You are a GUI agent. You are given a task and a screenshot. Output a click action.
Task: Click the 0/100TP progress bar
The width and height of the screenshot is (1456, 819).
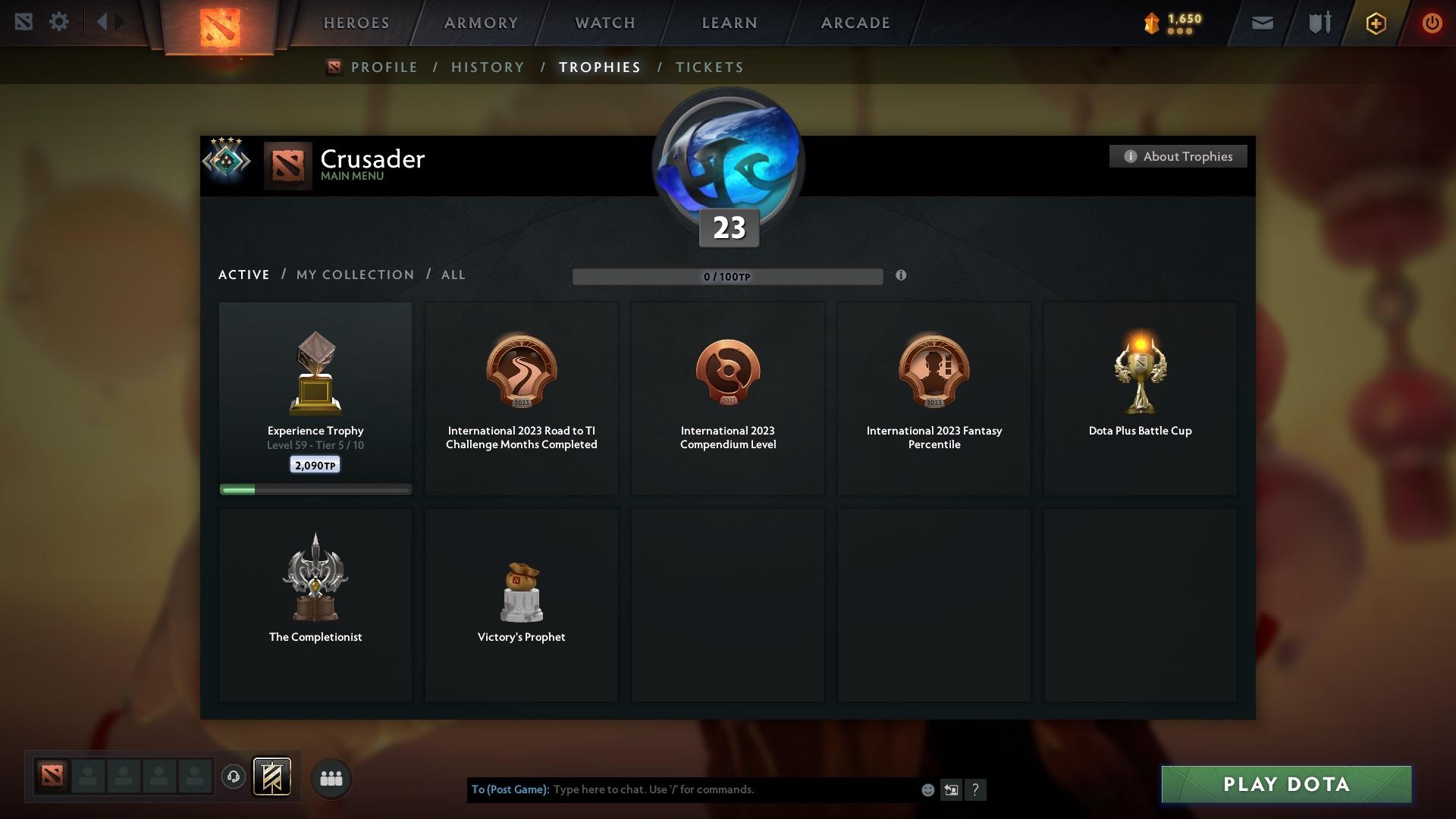click(728, 276)
